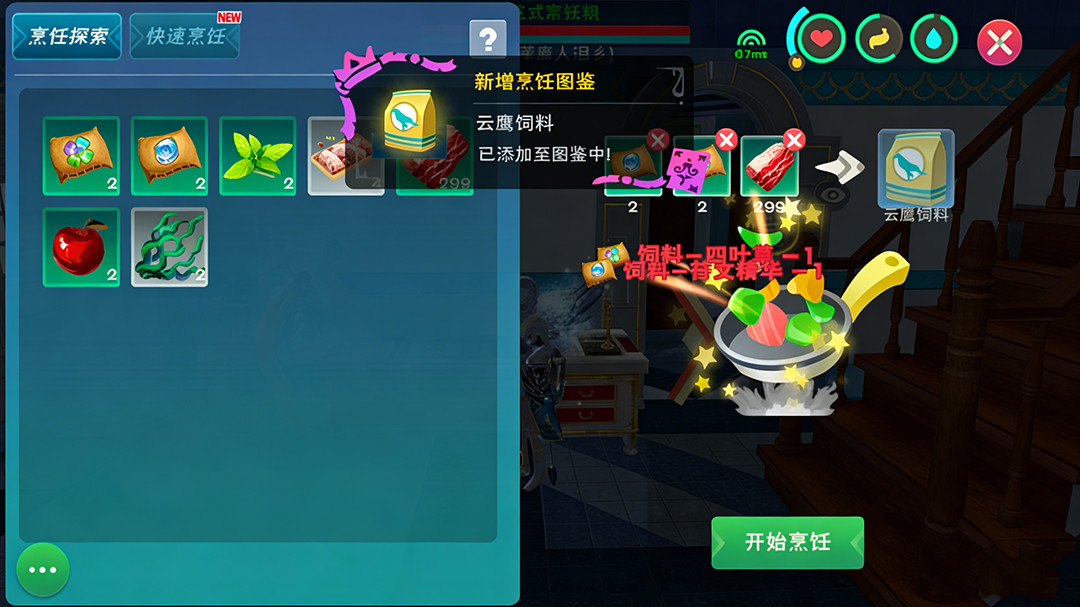
Task: Remove the first feed ingredient from the pot
Action: click(657, 140)
